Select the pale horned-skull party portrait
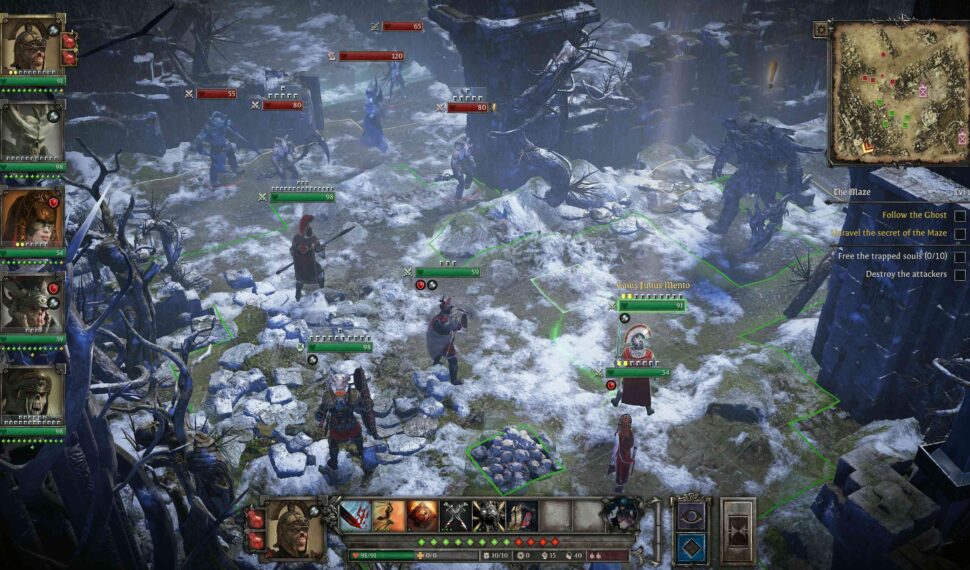 (x=31, y=131)
